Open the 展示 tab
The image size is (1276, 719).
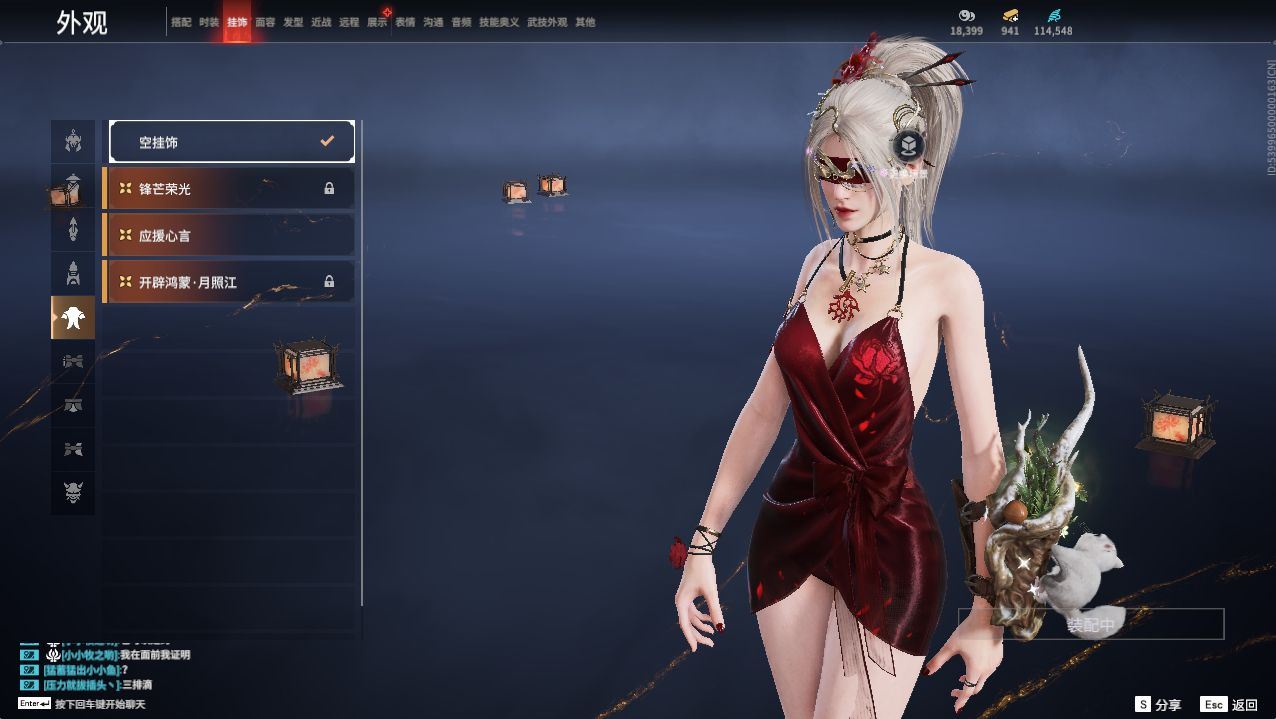[377, 22]
